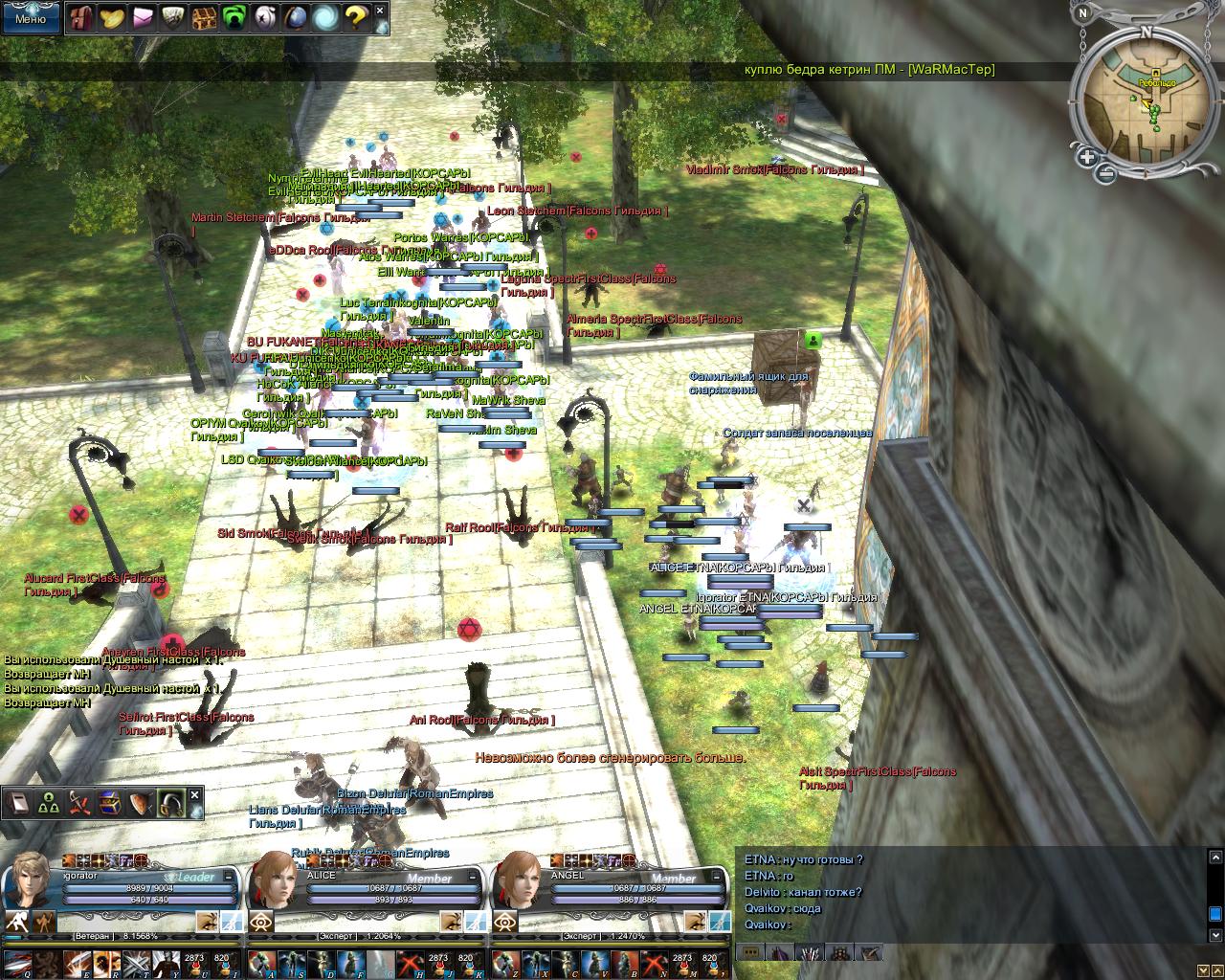Select ALICE's character portrait
The height and width of the screenshot is (980, 1225).
point(273,880)
